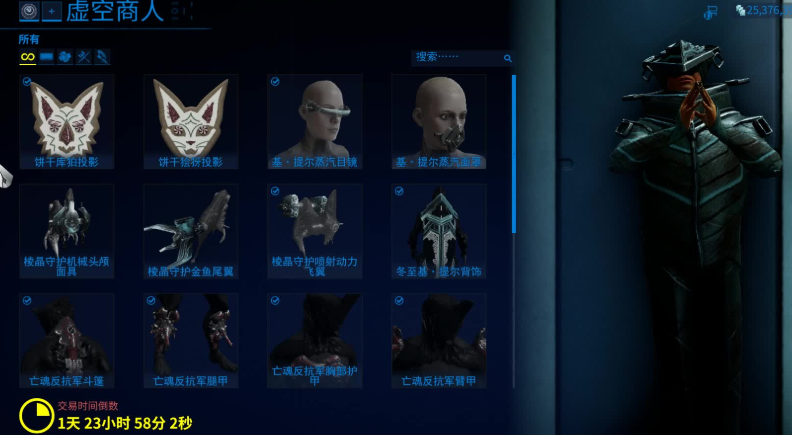This screenshot has width=792, height=435.
Task: Click the item list scrollbar
Action: (514, 150)
